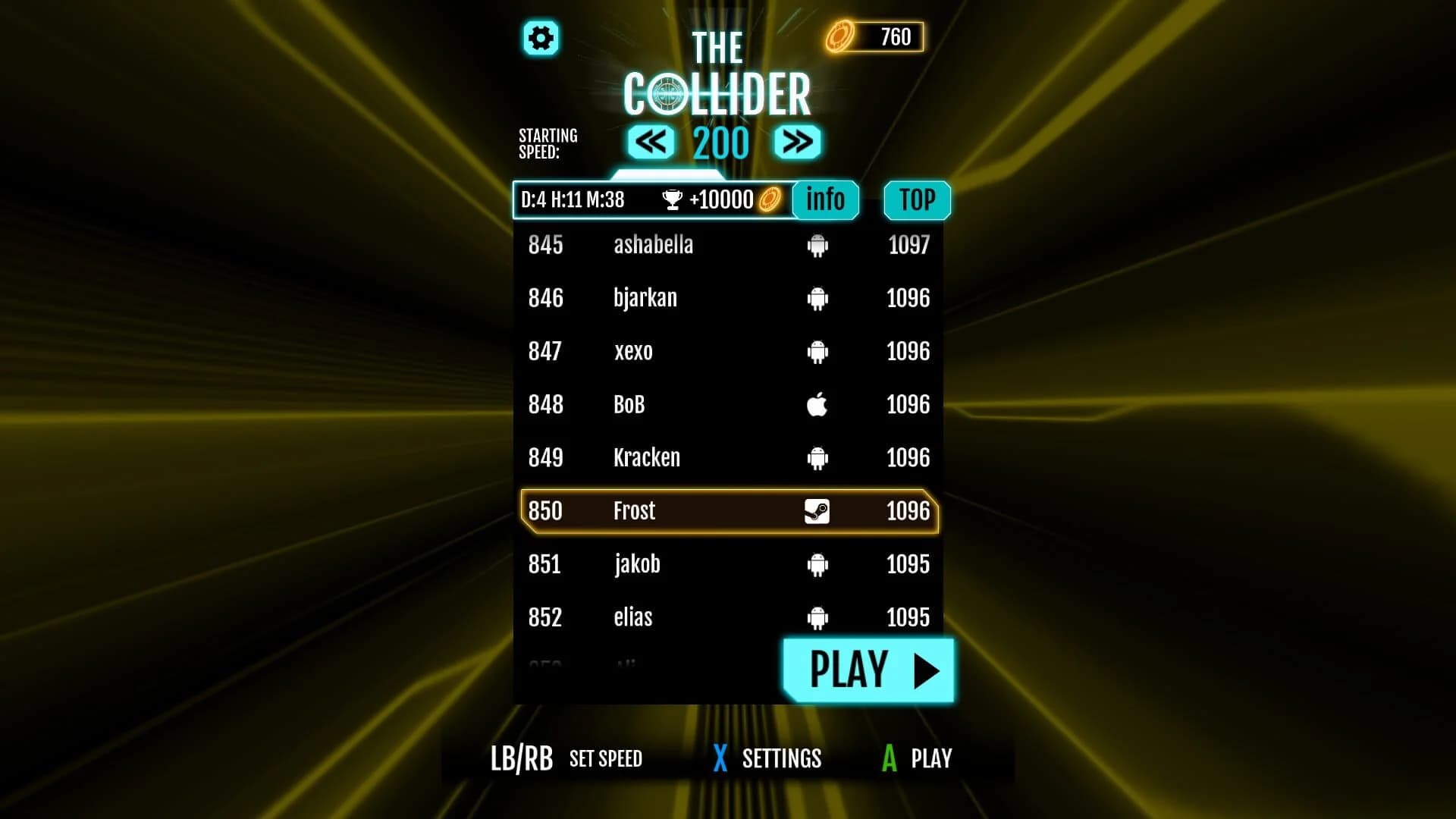Click the Apple icon next to BoB
This screenshot has height=819, width=1456.
click(x=817, y=404)
